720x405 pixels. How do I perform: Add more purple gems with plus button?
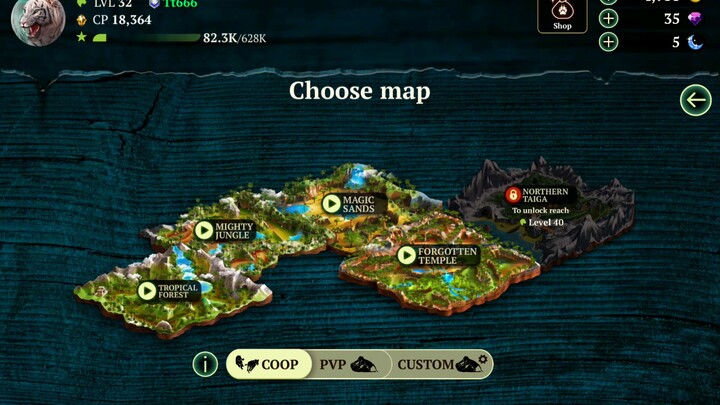click(x=609, y=18)
